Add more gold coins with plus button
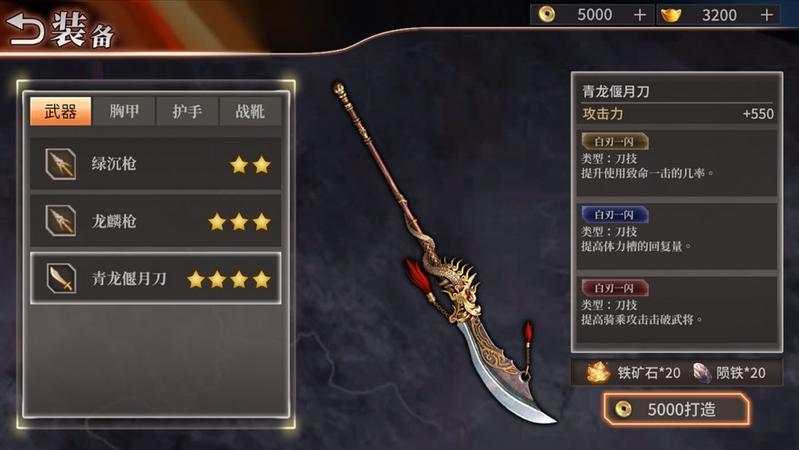 tap(640, 15)
